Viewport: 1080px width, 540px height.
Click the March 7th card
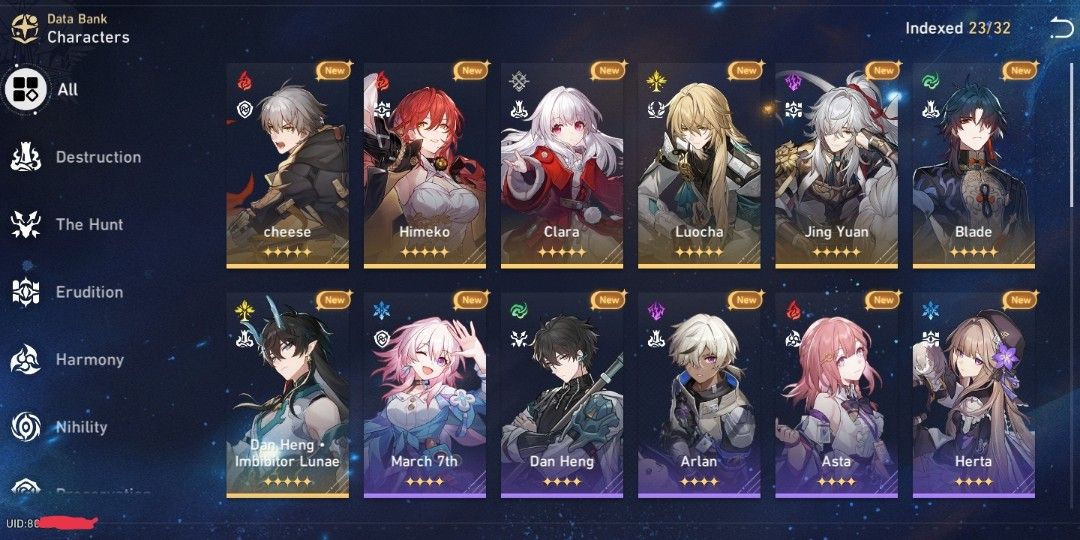click(x=424, y=395)
